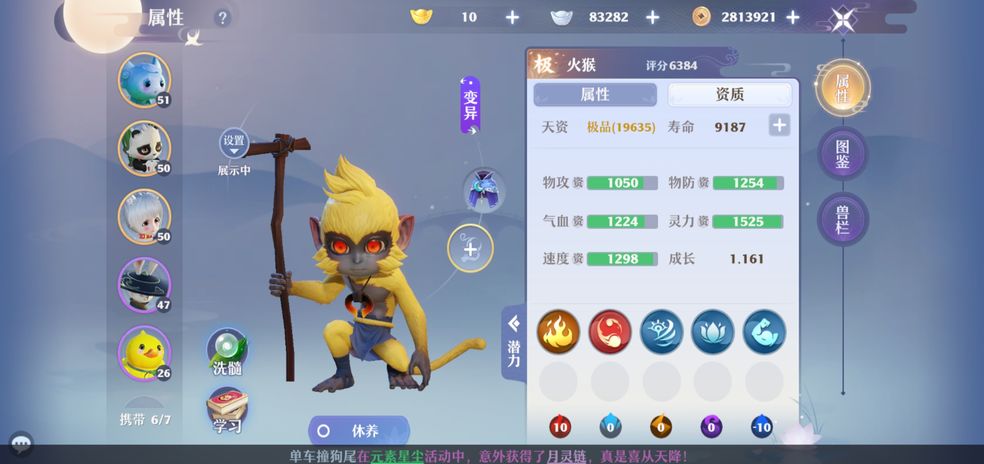
Task: Toggle the 休养 rest button
Action: coord(358,430)
